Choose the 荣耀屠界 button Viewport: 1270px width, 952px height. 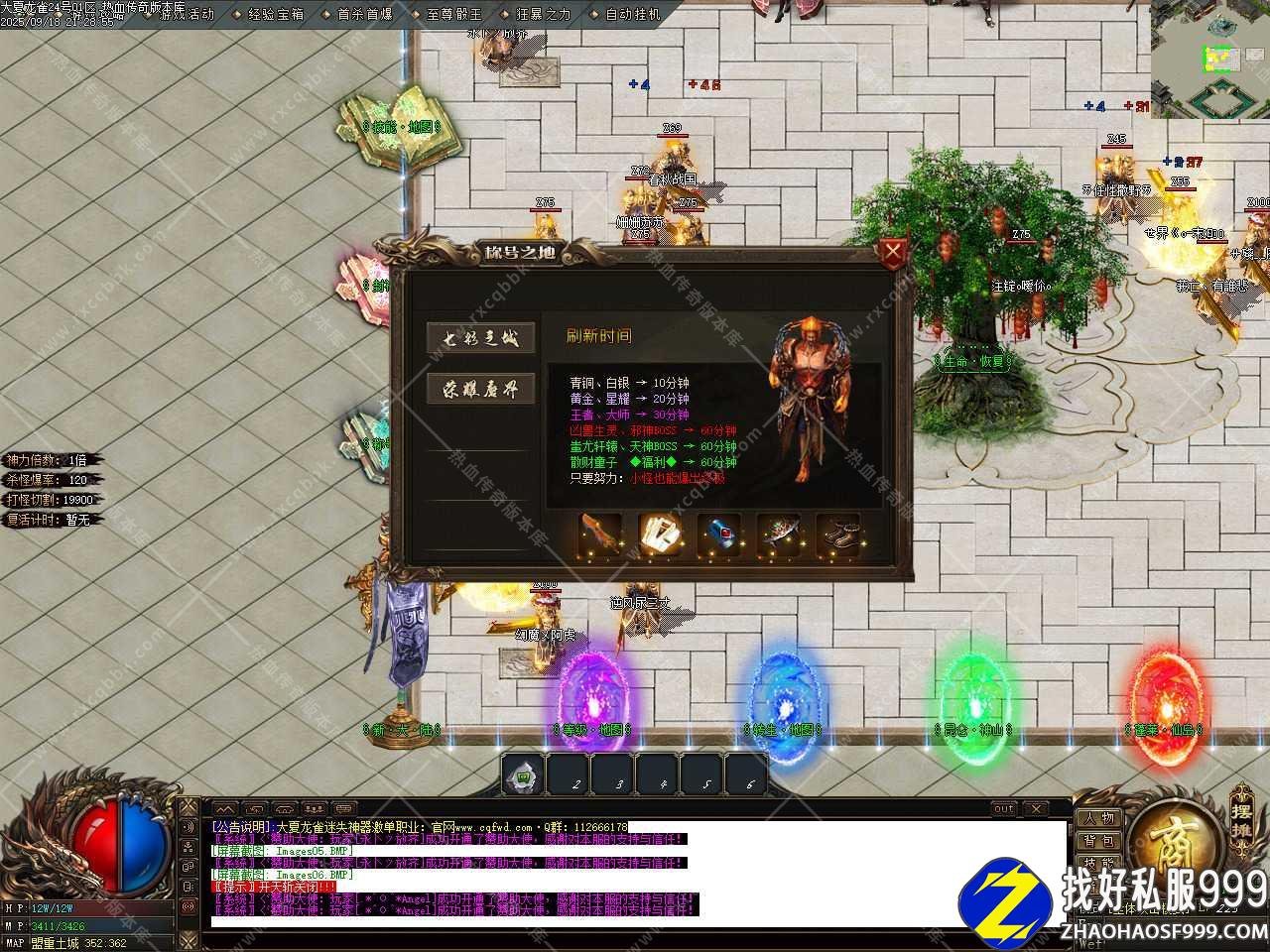pos(481,389)
